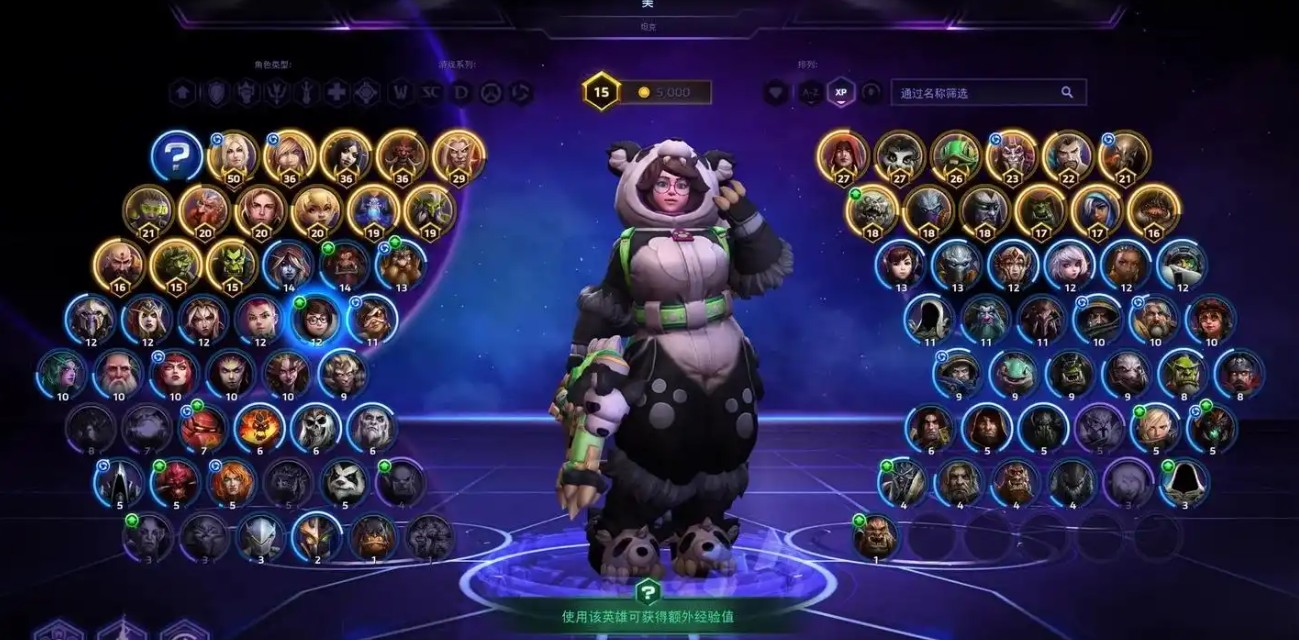Choose the level 23 hero portrait

pos(1011,155)
